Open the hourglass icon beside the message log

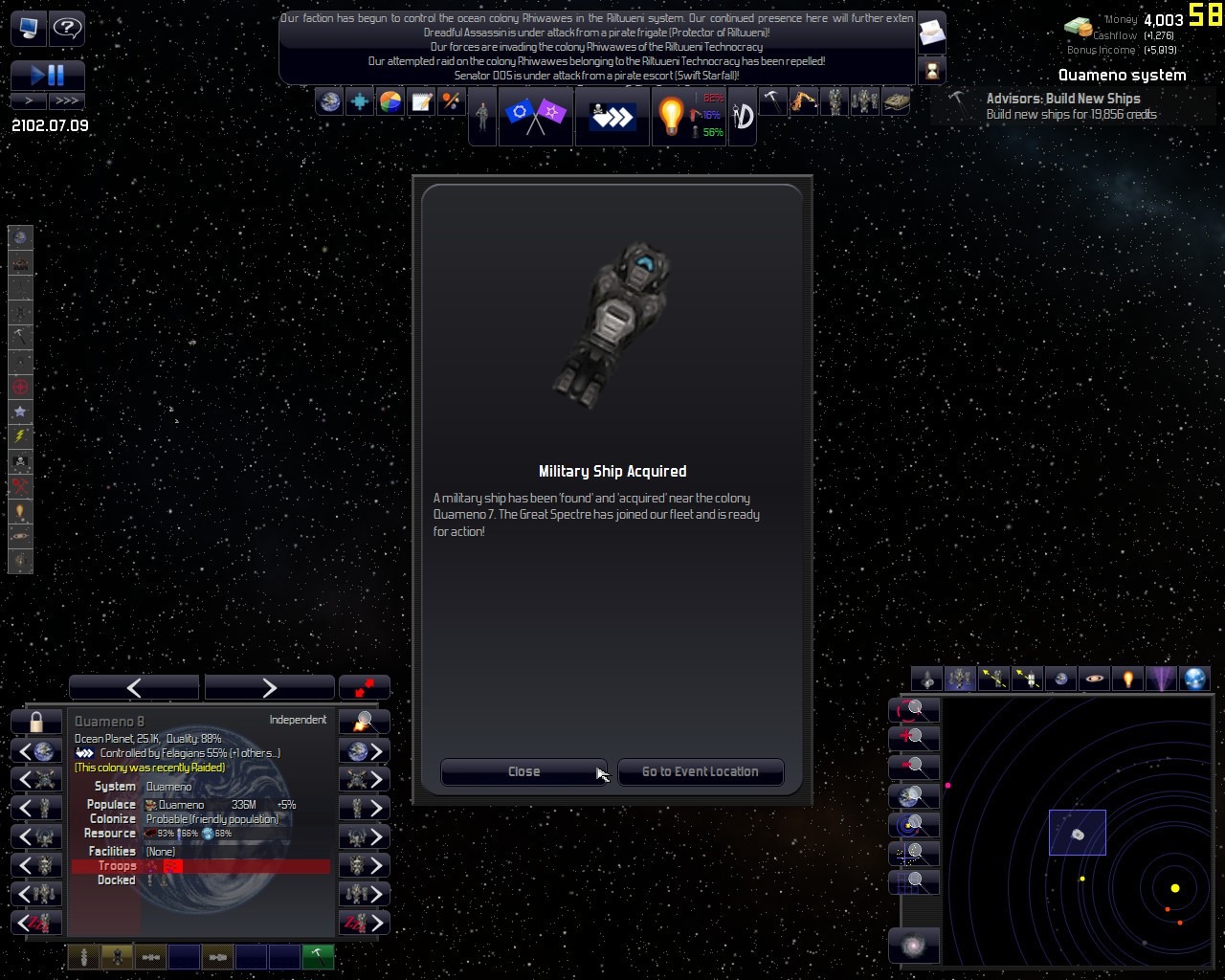[x=931, y=70]
